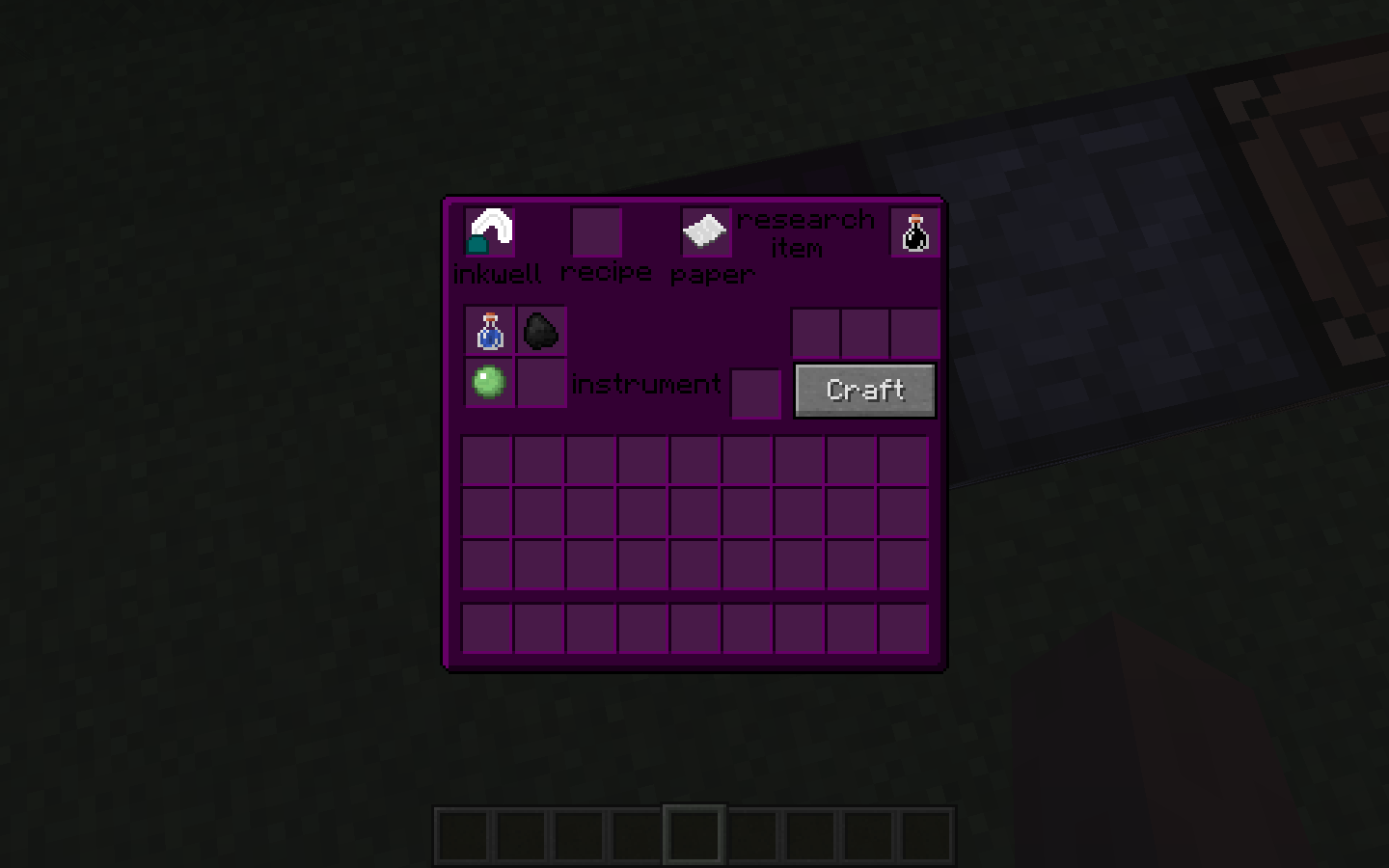The width and height of the screenshot is (1389, 868).
Task: Click the top-left player inventory slot
Action: point(489,462)
